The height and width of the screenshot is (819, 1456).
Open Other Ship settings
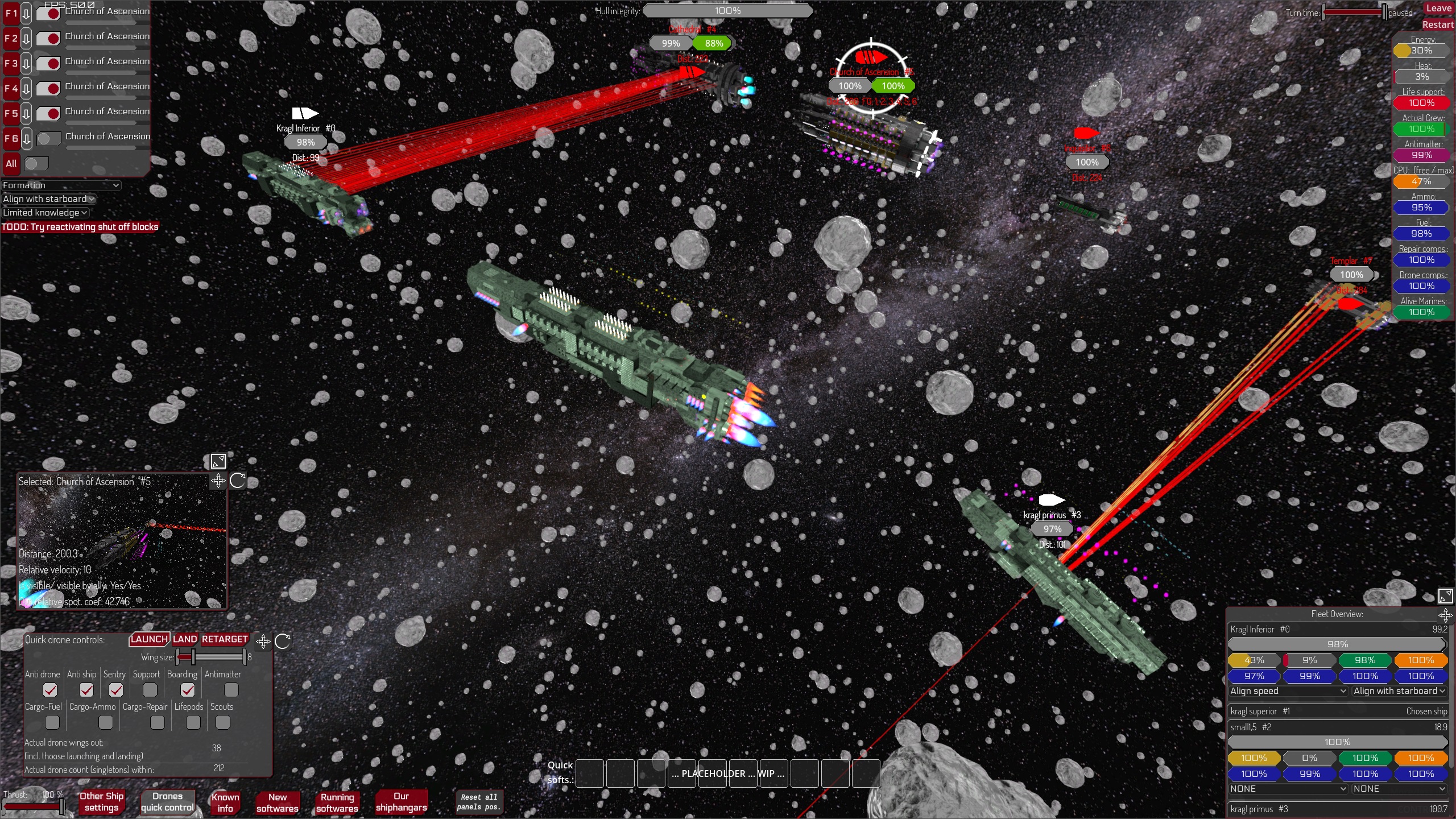pos(101,802)
